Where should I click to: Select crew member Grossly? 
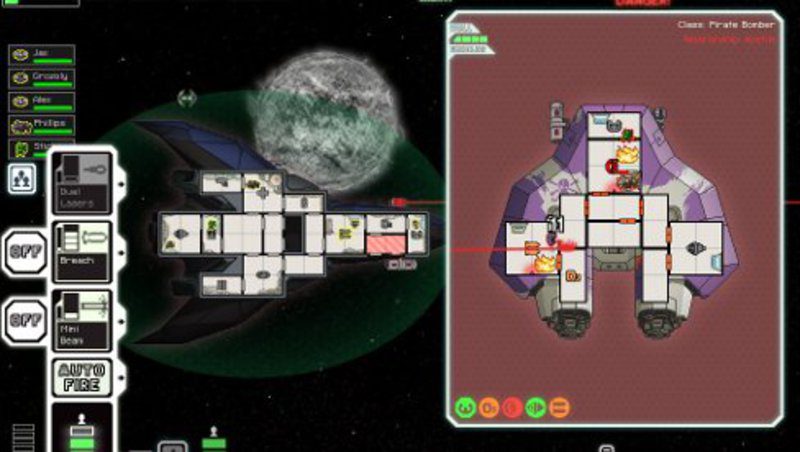(42, 78)
